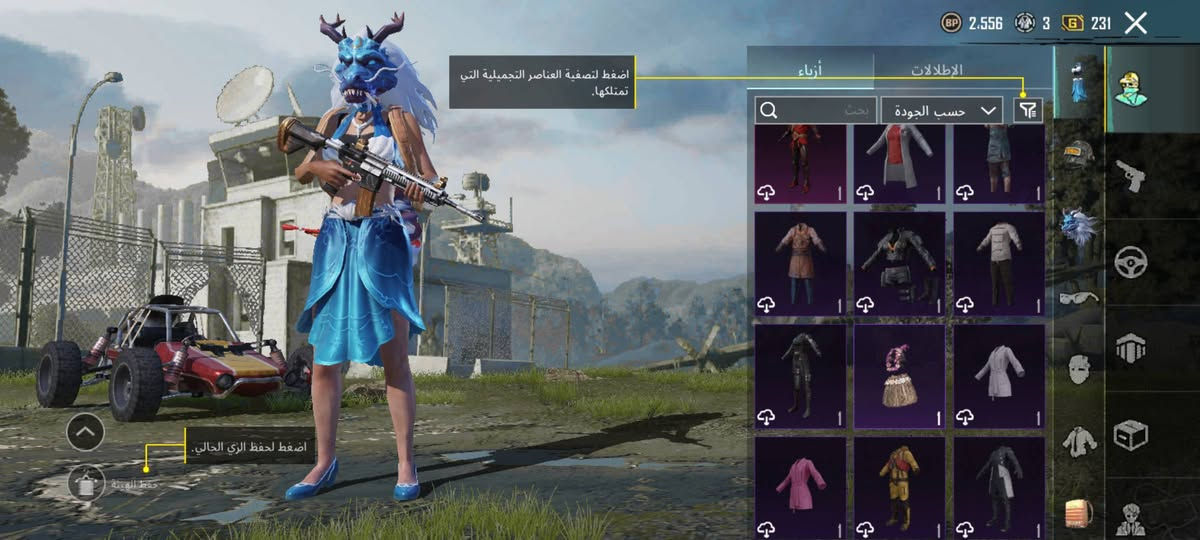
Task: Open the pistol weapons category
Action: (x=1131, y=175)
